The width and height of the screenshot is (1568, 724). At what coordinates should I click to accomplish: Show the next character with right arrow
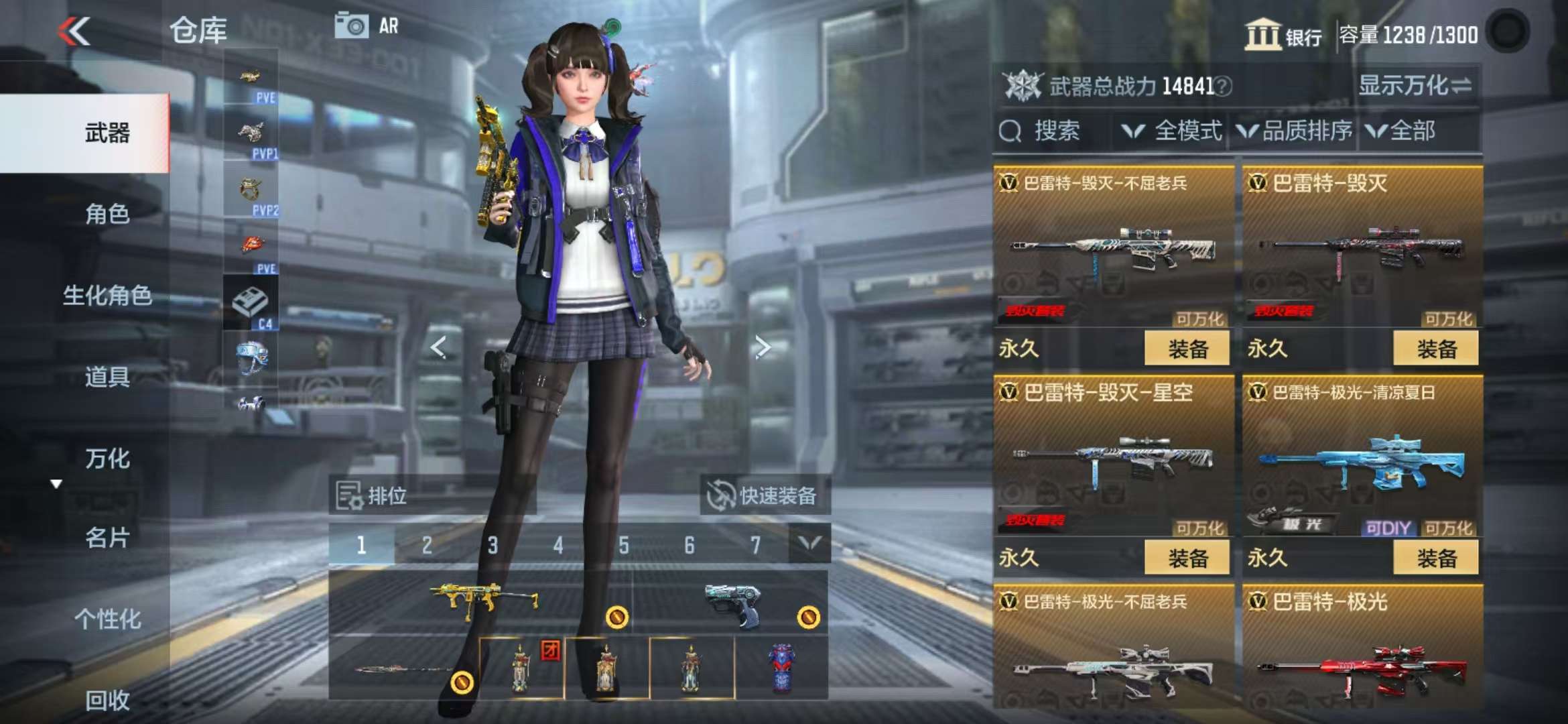point(763,347)
